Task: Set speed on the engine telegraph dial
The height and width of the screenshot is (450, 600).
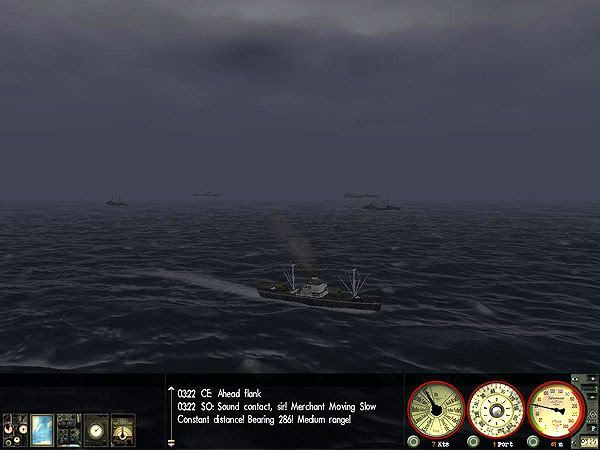Action: [x=436, y=409]
